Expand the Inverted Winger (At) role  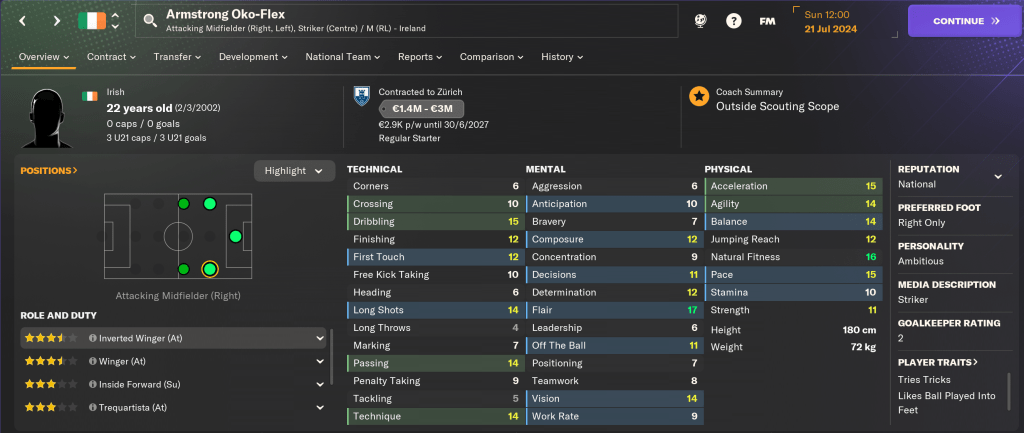coord(320,338)
